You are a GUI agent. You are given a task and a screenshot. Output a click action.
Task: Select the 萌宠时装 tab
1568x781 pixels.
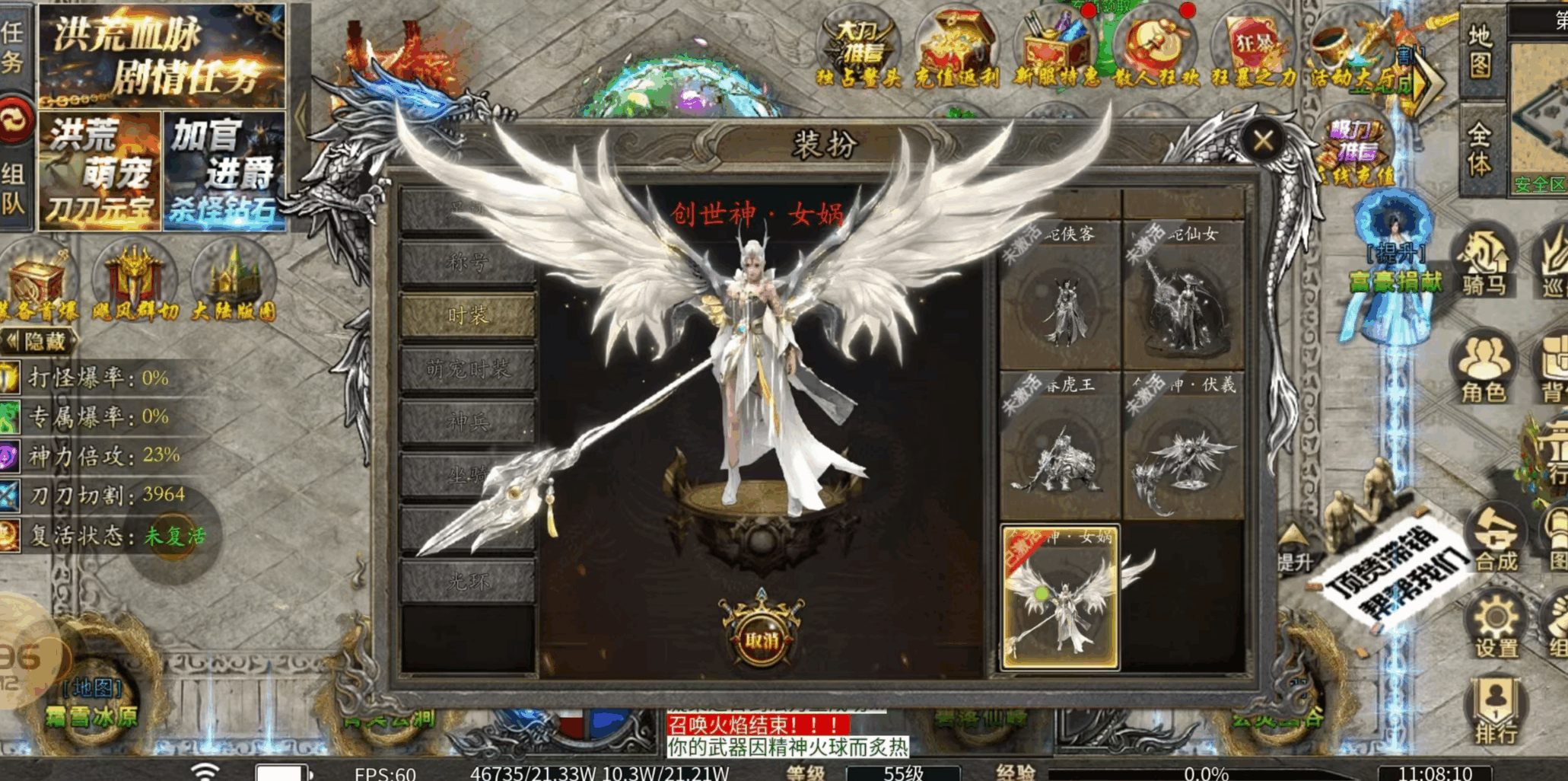(468, 369)
